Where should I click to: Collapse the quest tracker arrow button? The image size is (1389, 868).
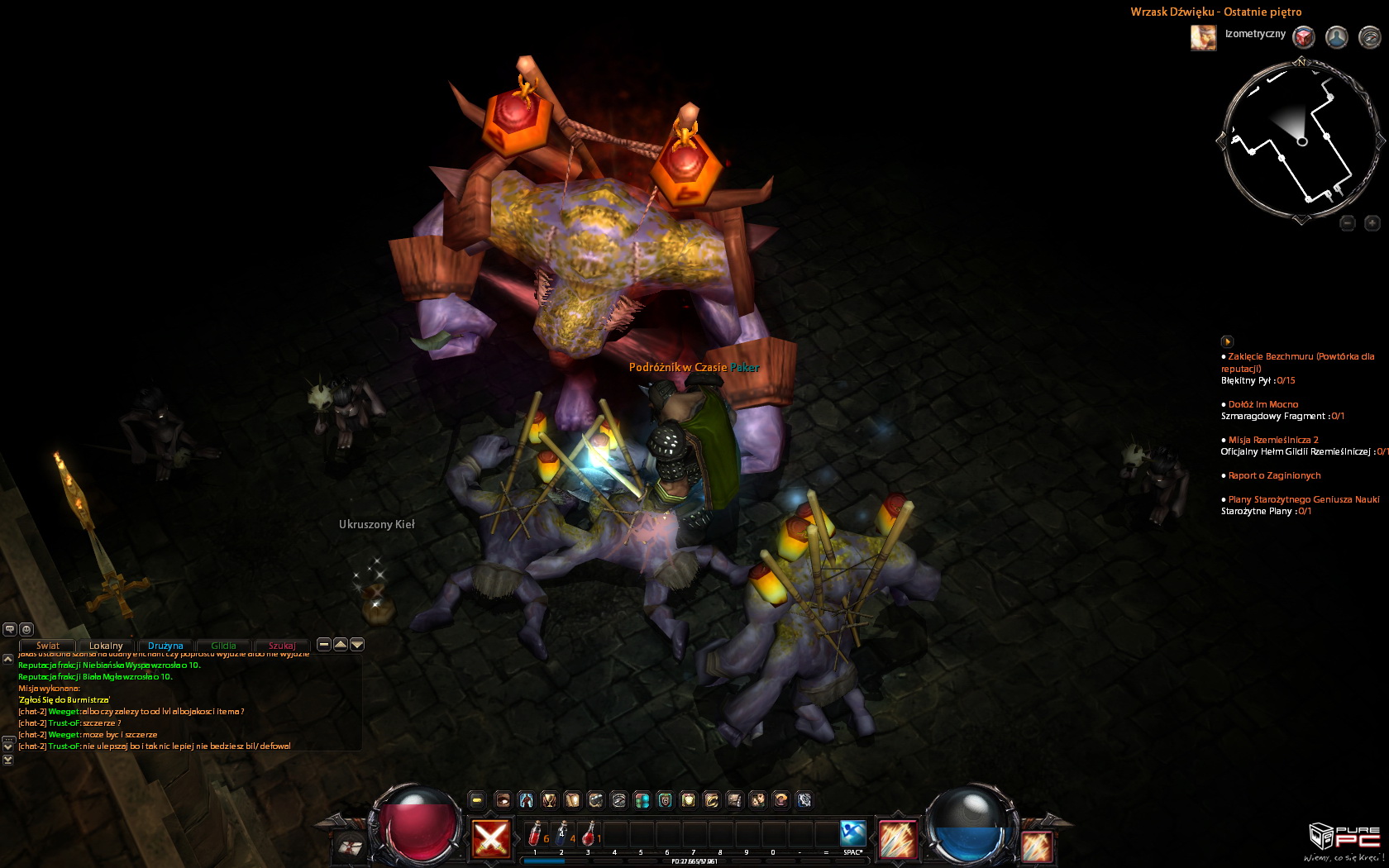tap(1227, 341)
